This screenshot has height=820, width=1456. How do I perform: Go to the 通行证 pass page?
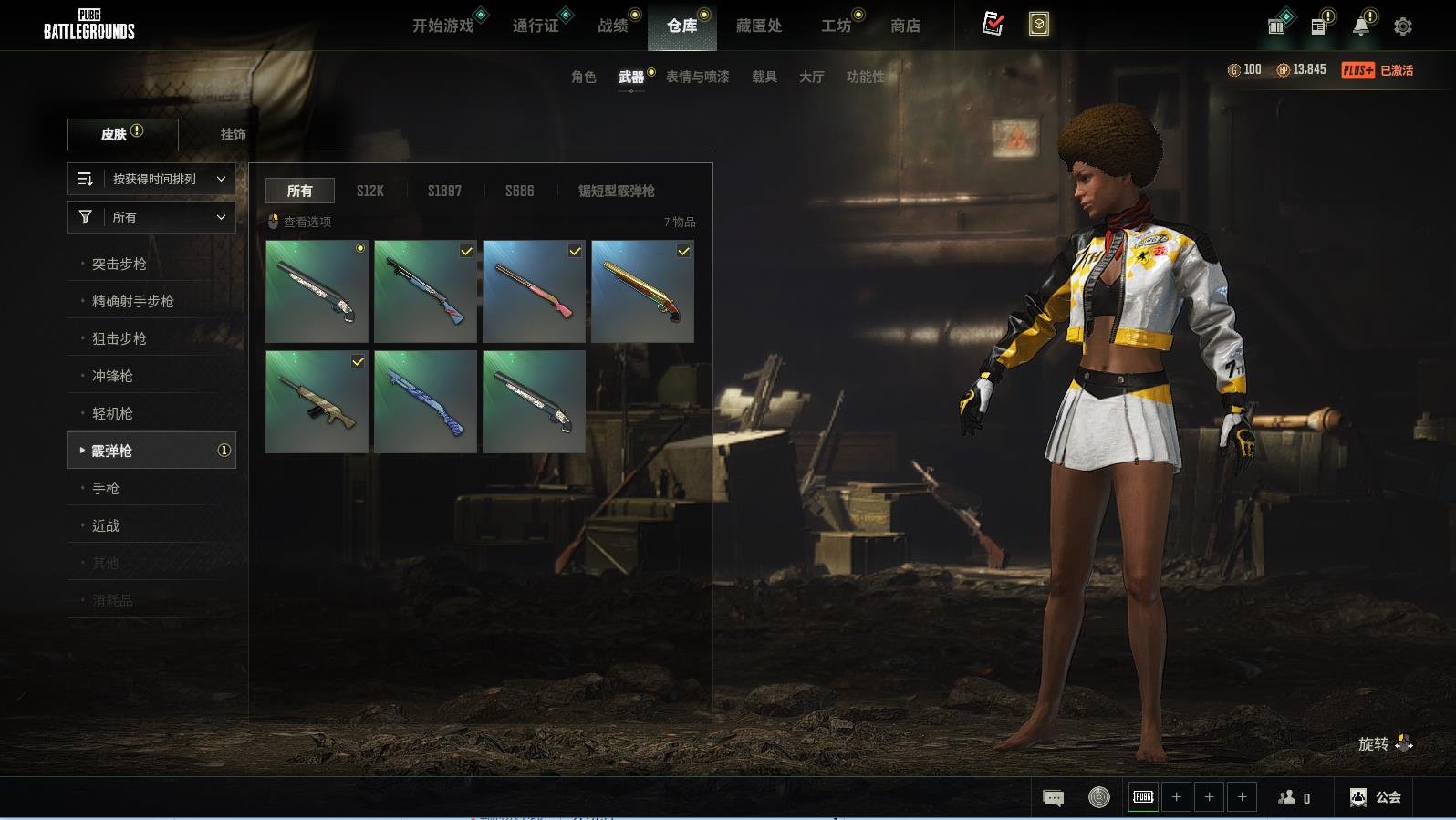coord(536,26)
